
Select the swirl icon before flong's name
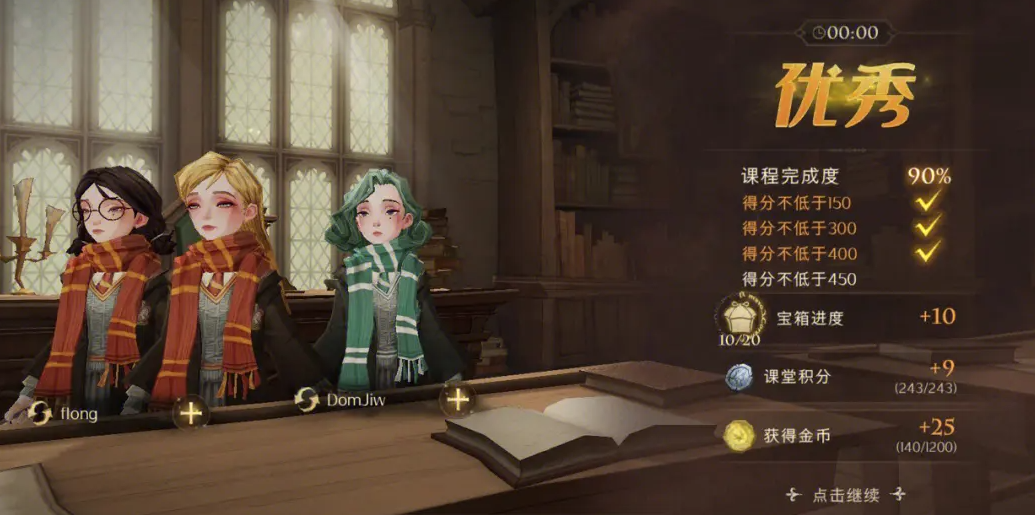(41, 411)
